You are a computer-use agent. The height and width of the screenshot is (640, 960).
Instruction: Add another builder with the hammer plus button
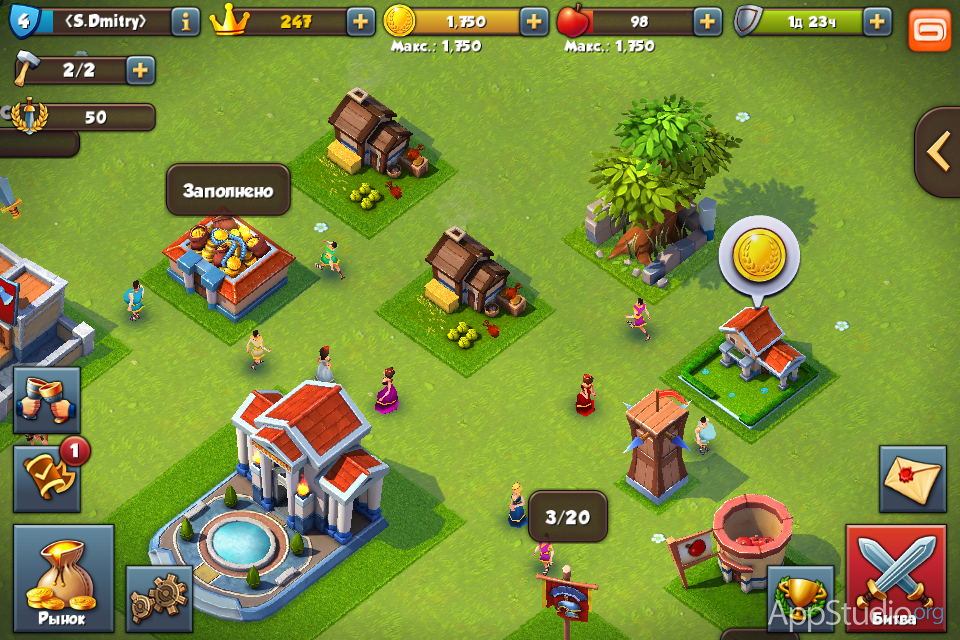139,70
